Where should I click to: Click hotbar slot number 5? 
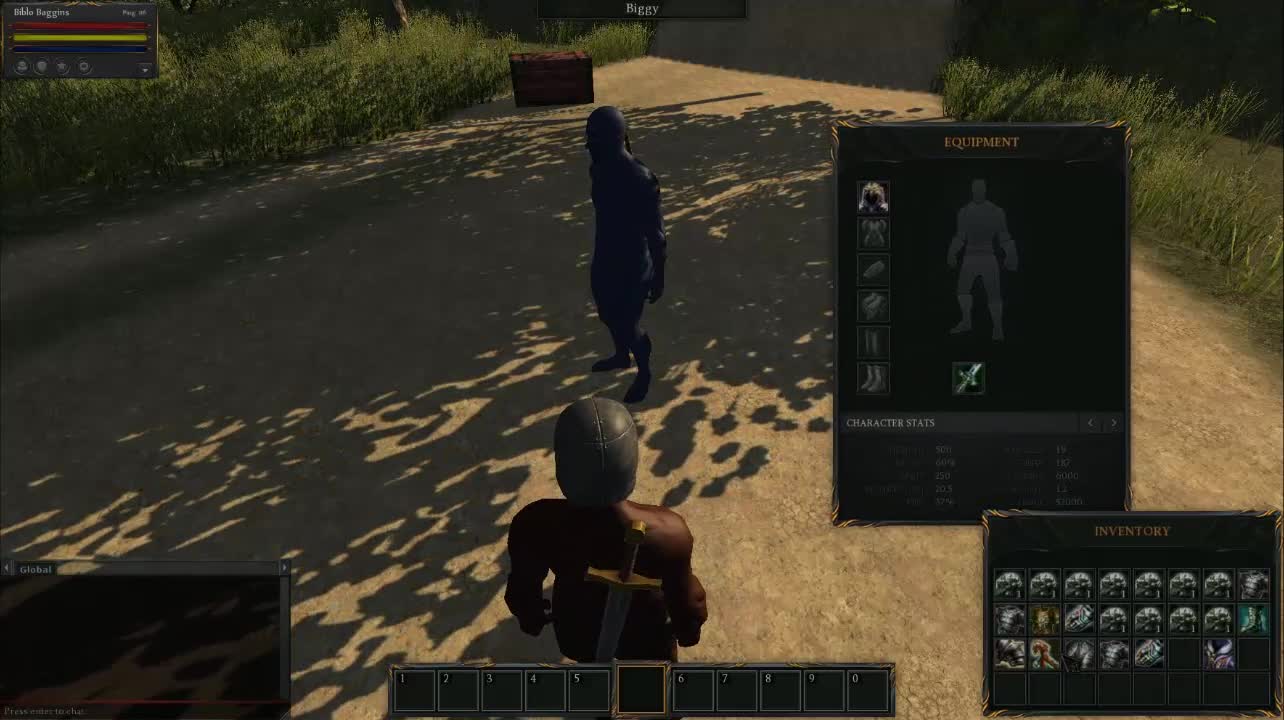coord(588,686)
